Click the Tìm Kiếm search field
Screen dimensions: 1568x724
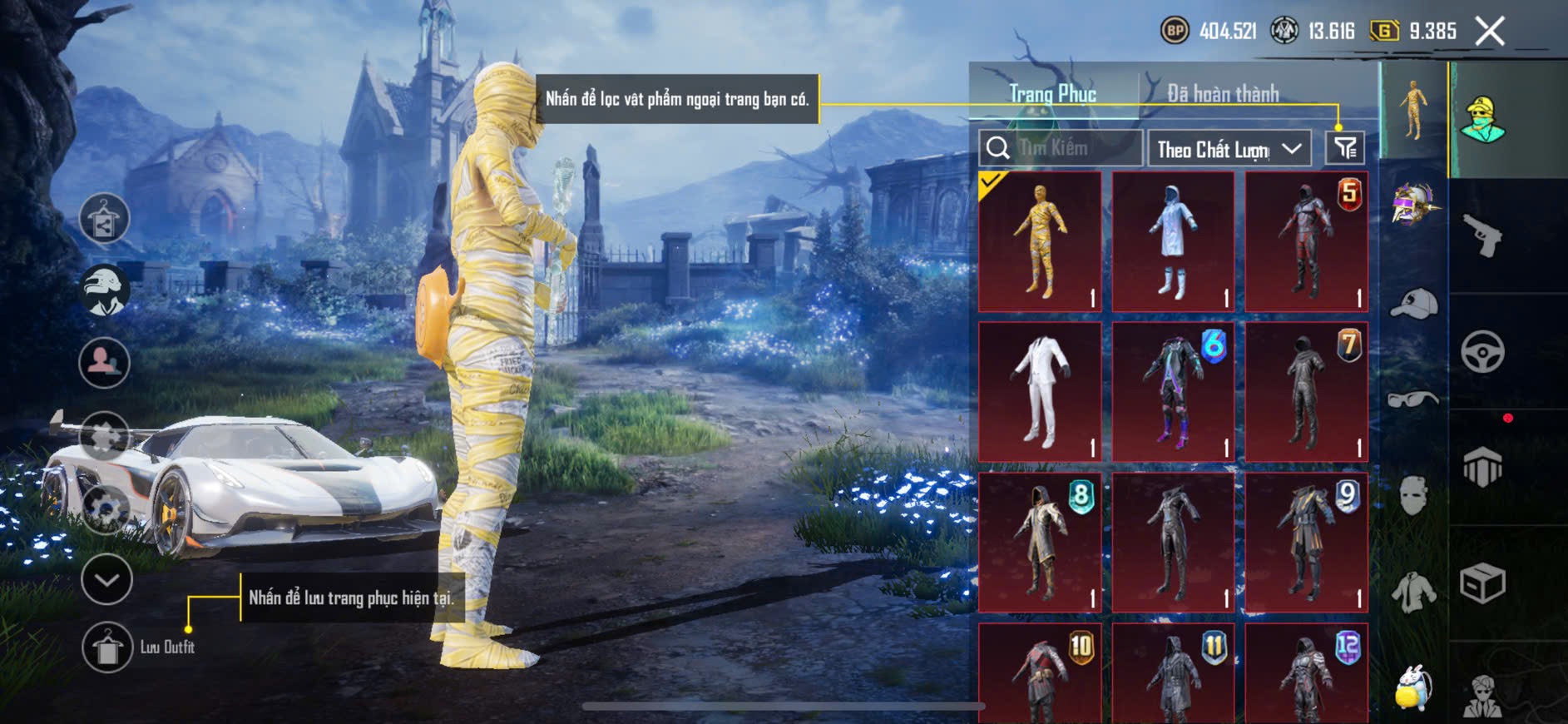pyautogui.click(x=1061, y=148)
